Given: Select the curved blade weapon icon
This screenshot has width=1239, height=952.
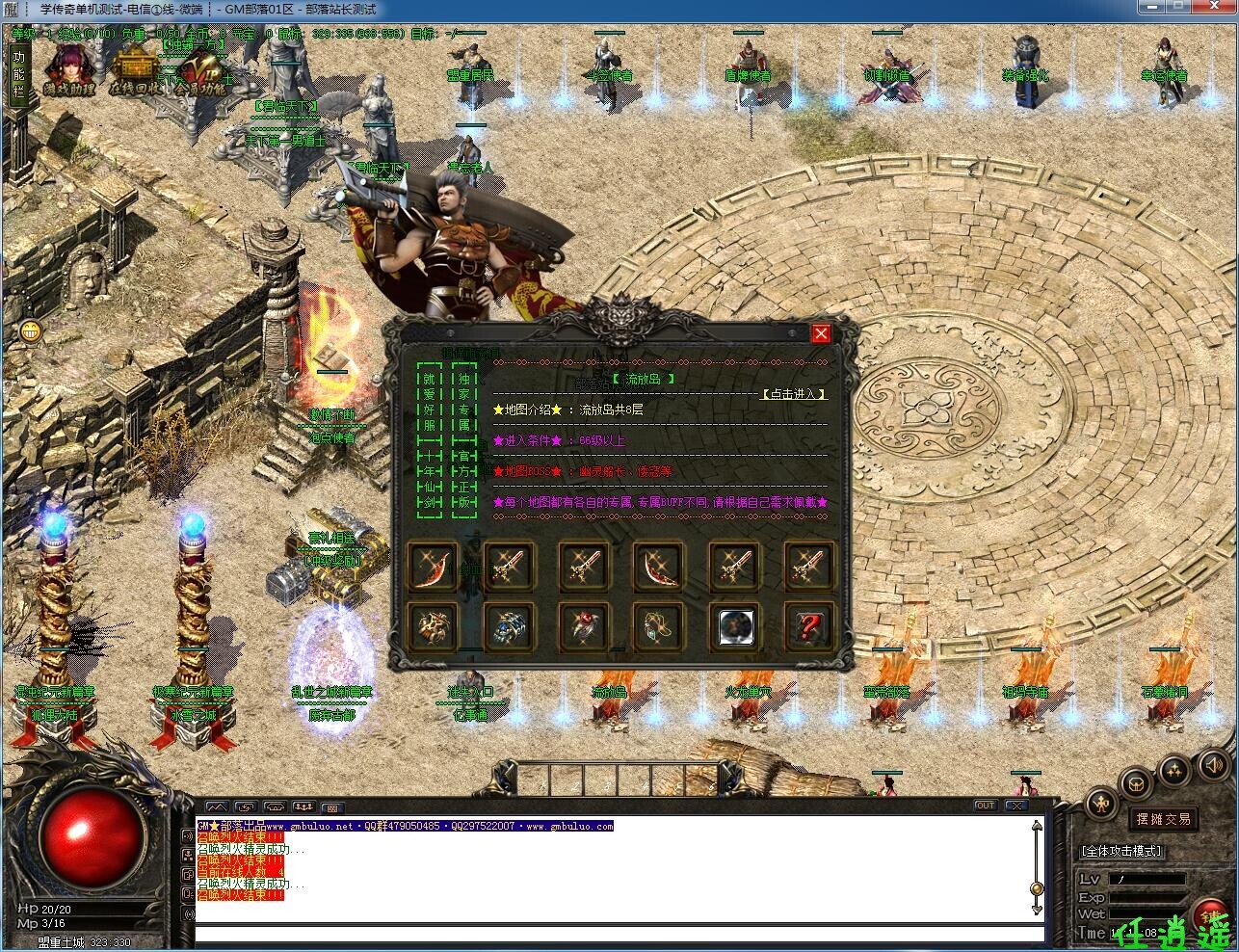Looking at the screenshot, I should click(434, 569).
